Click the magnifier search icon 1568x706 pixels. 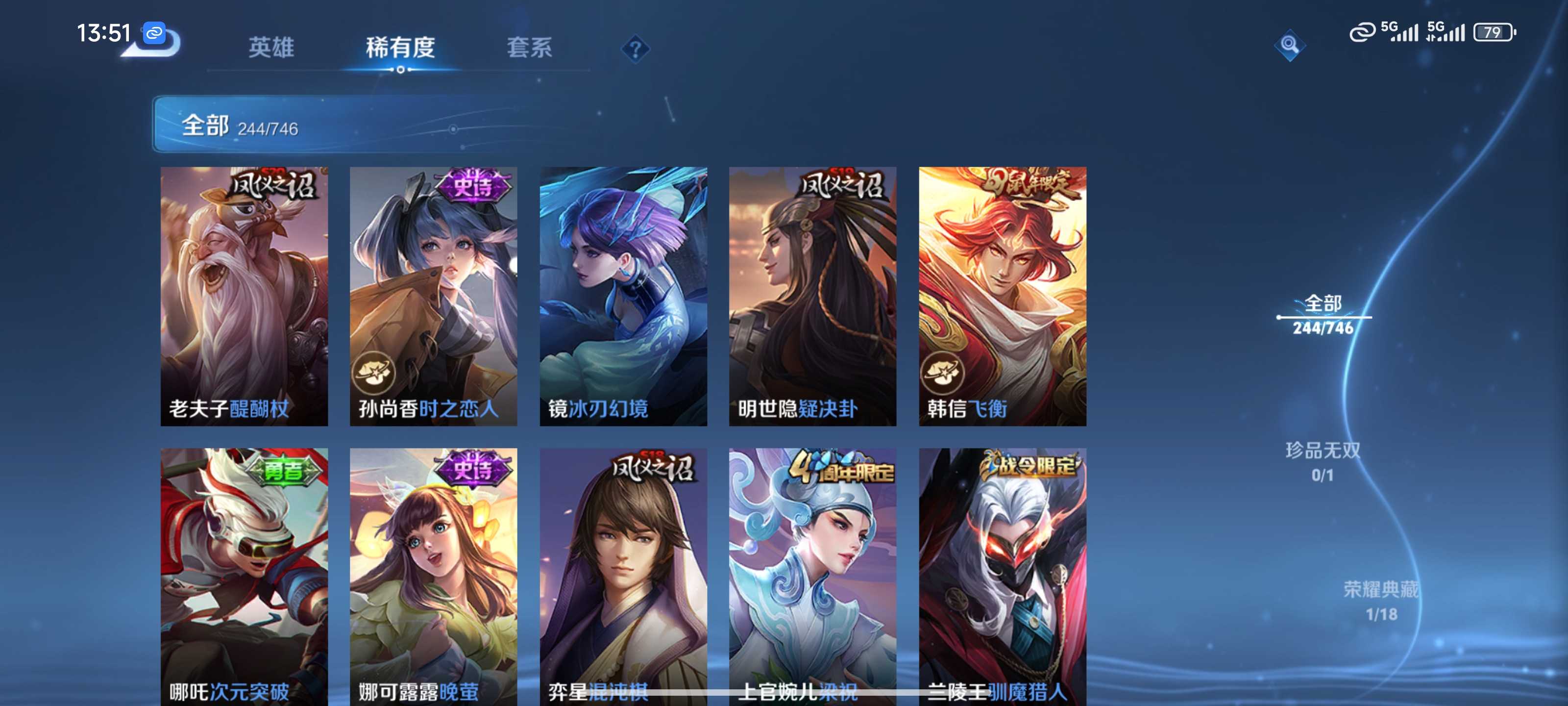(1289, 45)
